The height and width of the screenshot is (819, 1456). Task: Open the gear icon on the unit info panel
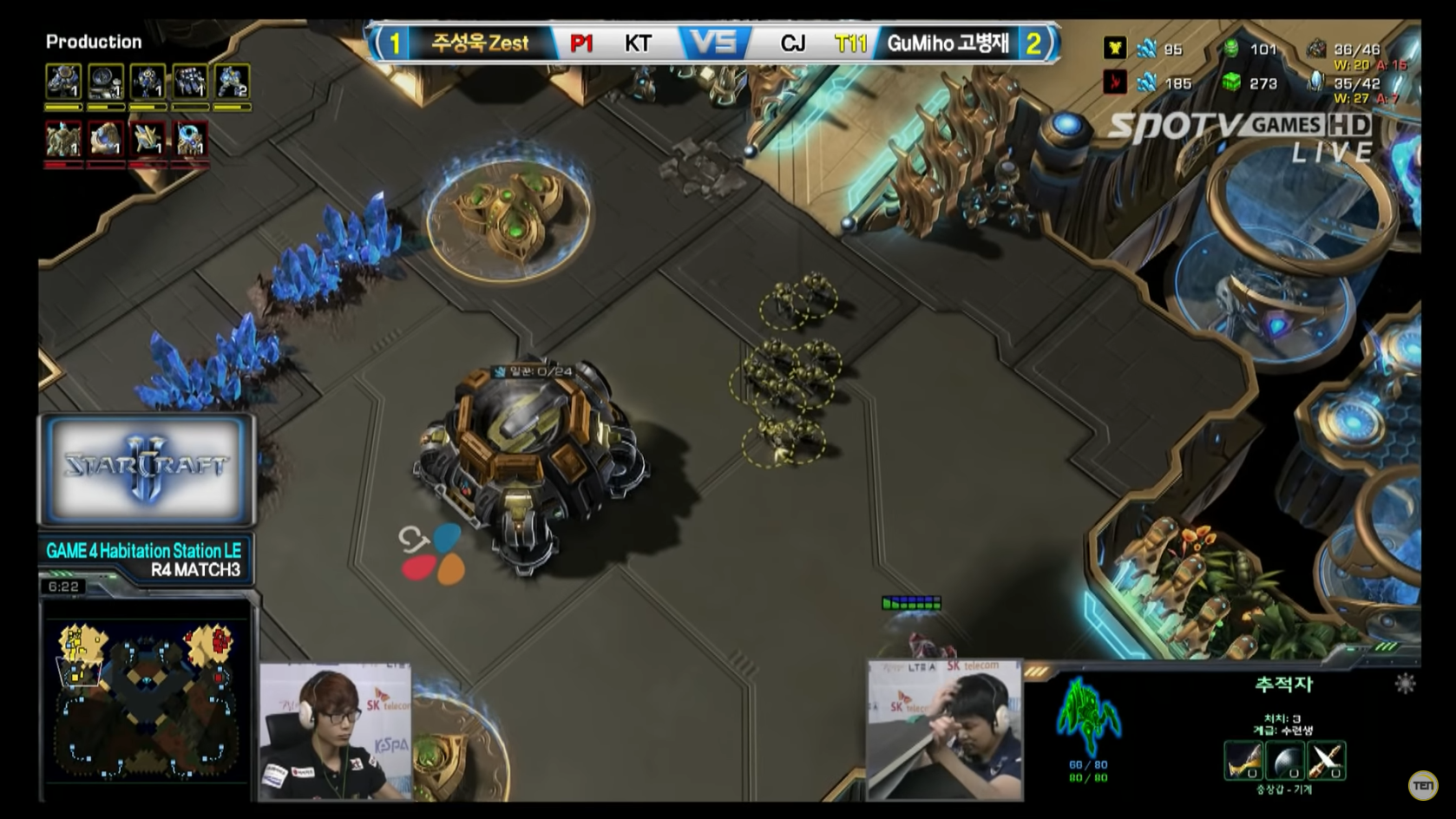click(x=1405, y=684)
